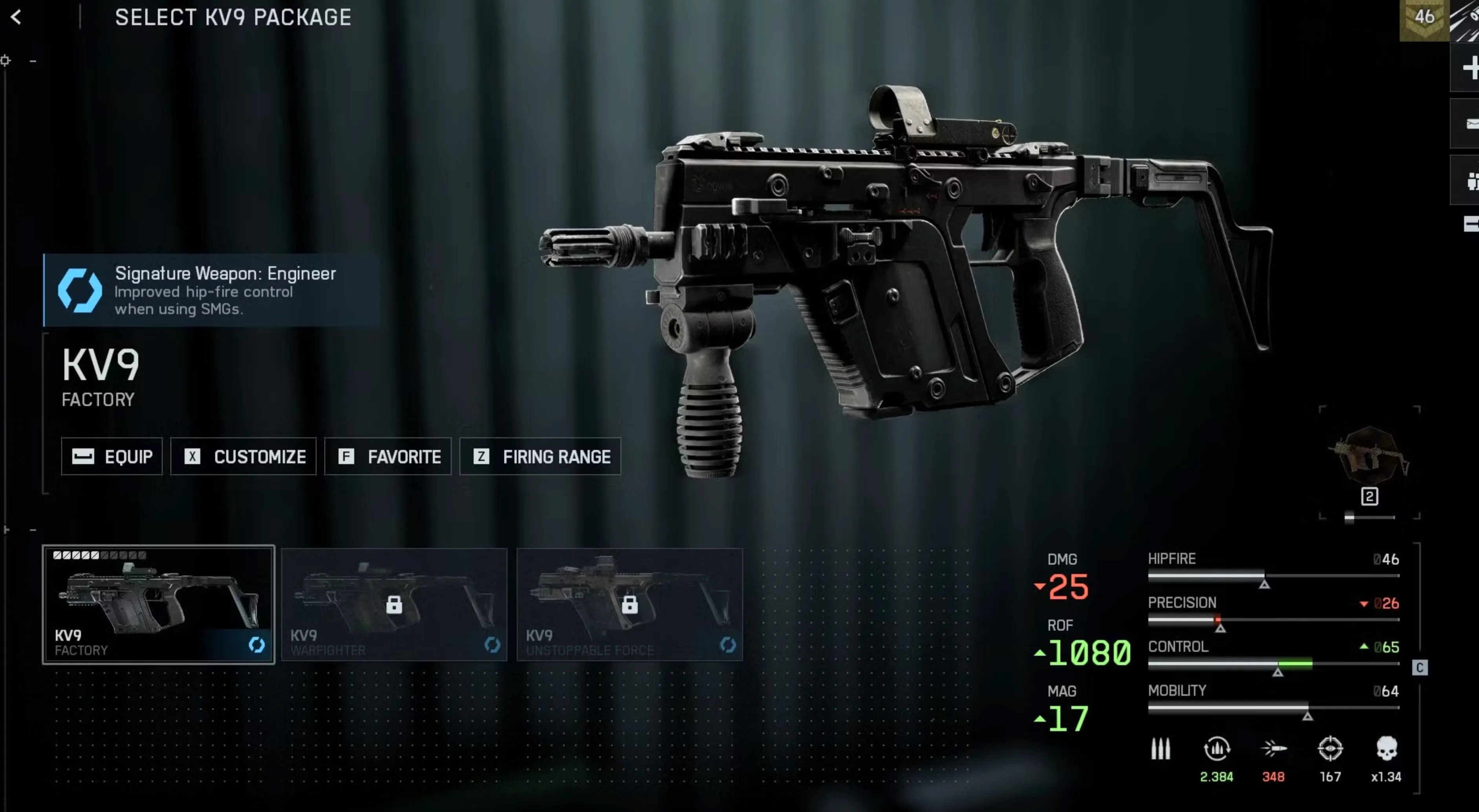Go back using the top-left arrow
Screen dimensions: 1479x812
tap(16, 17)
